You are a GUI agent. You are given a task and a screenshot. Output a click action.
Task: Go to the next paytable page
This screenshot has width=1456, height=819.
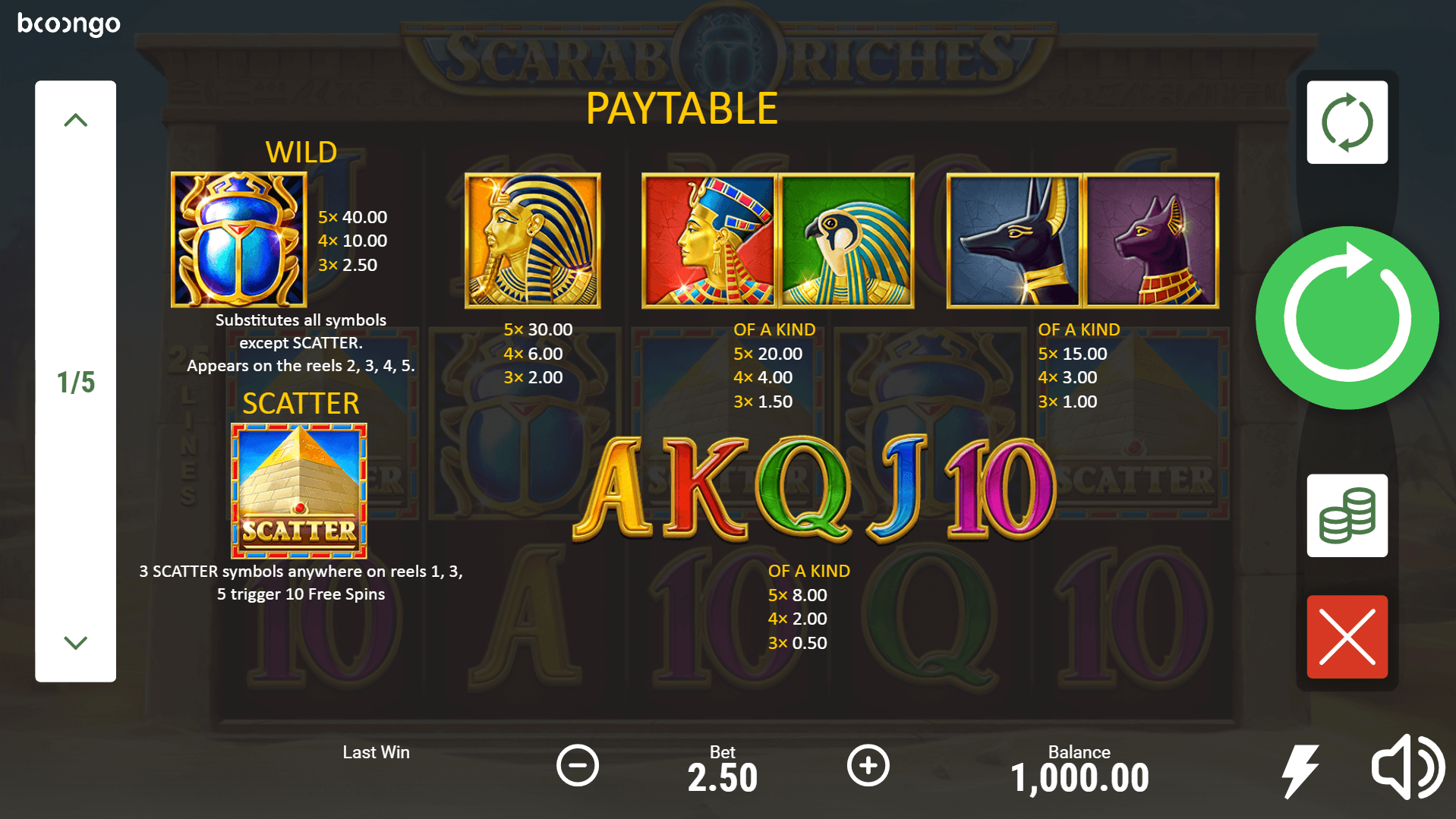(x=75, y=643)
